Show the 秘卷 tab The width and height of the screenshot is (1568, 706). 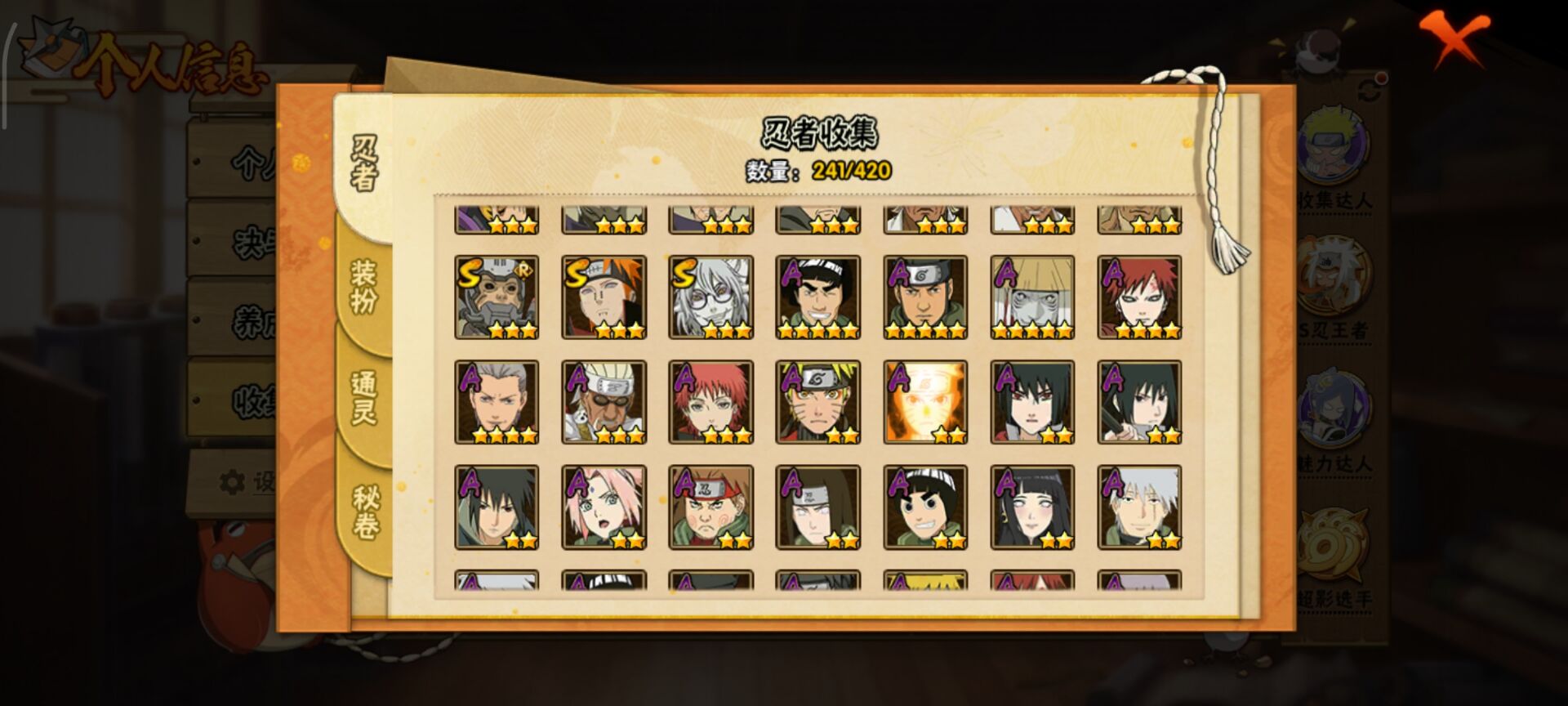coord(364,512)
